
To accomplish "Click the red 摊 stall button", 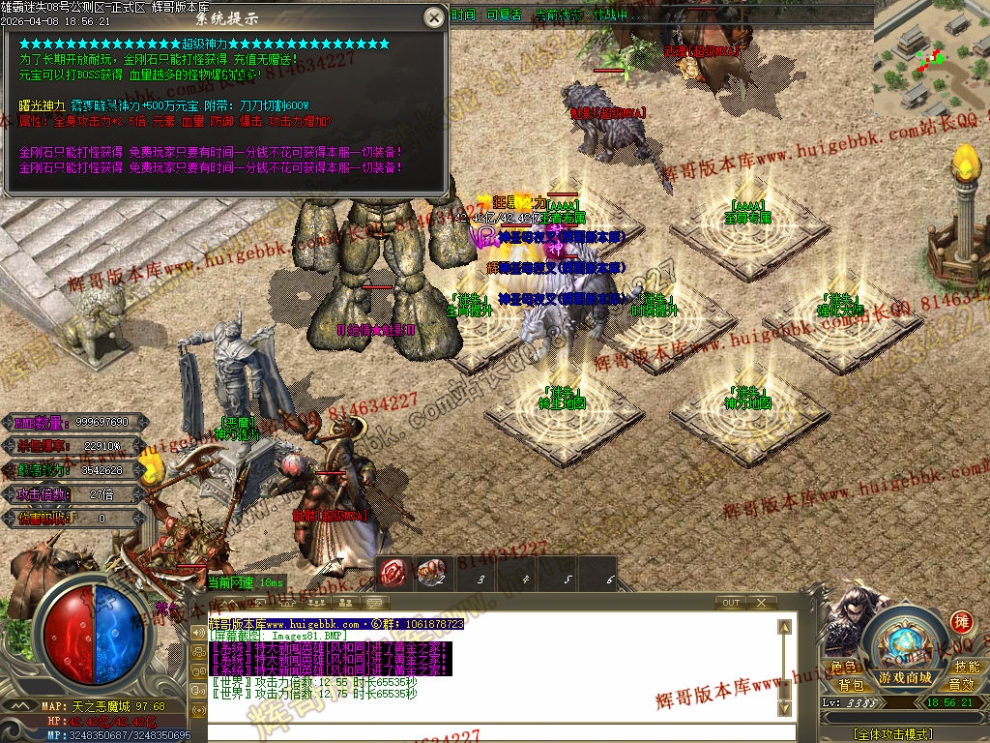I will click(x=962, y=622).
